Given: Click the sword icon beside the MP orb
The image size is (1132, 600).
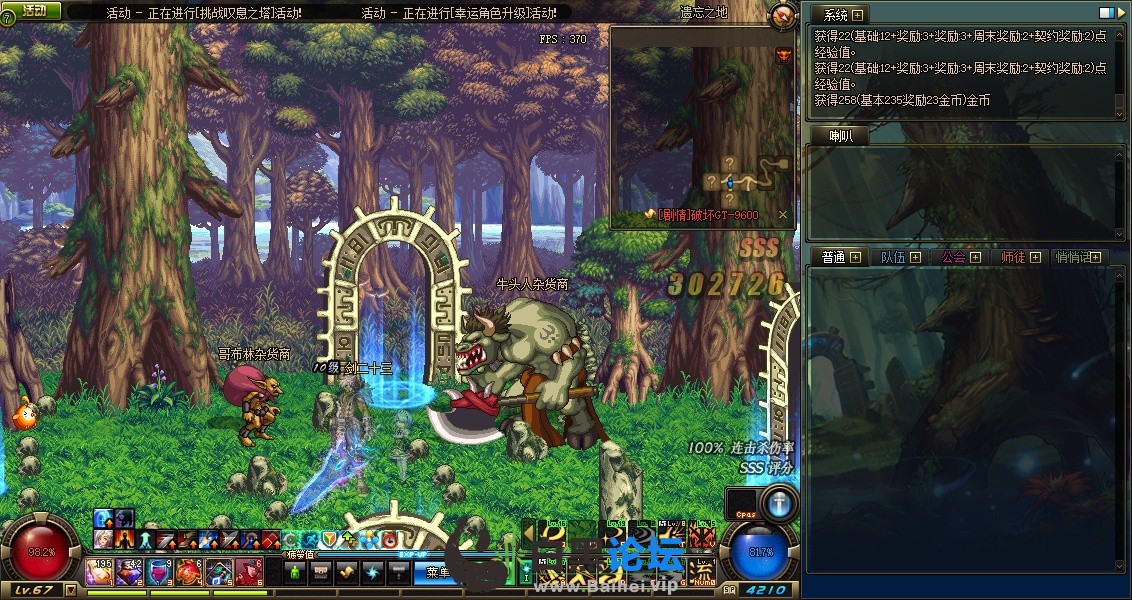Looking at the screenshot, I should (x=779, y=502).
